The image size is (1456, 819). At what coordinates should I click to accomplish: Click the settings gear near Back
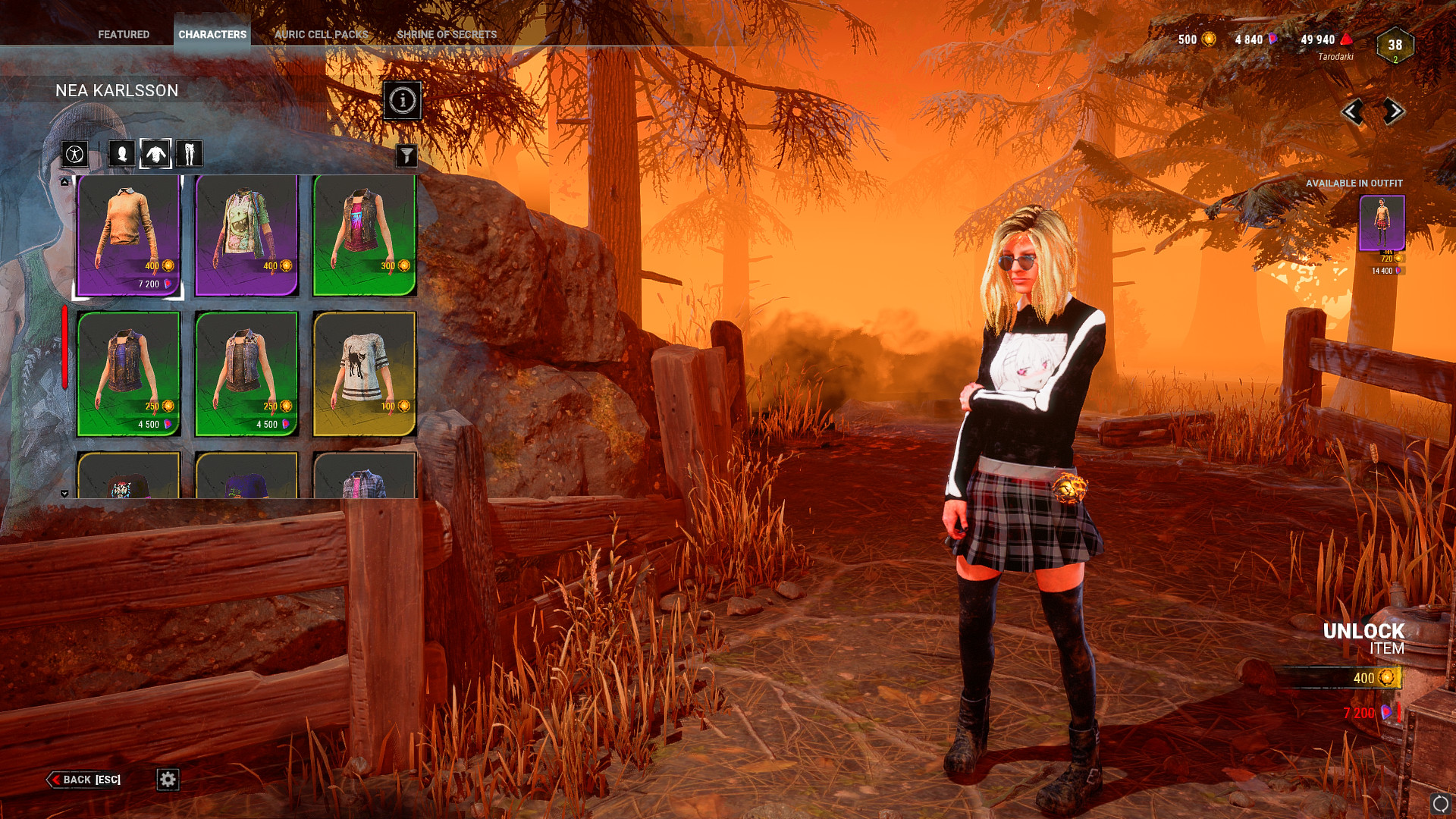tap(168, 780)
